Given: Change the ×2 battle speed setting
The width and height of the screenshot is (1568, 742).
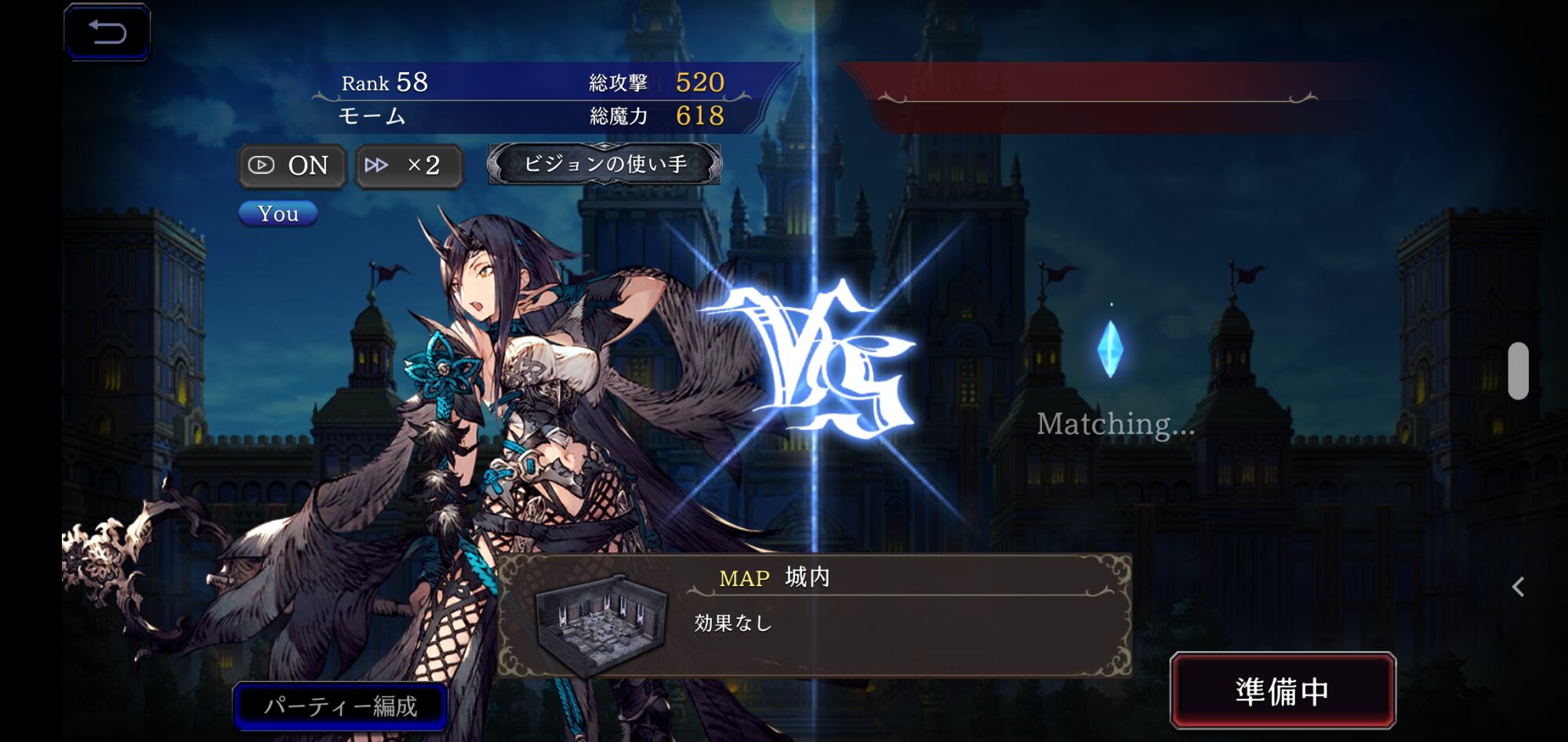Looking at the screenshot, I should [x=409, y=165].
